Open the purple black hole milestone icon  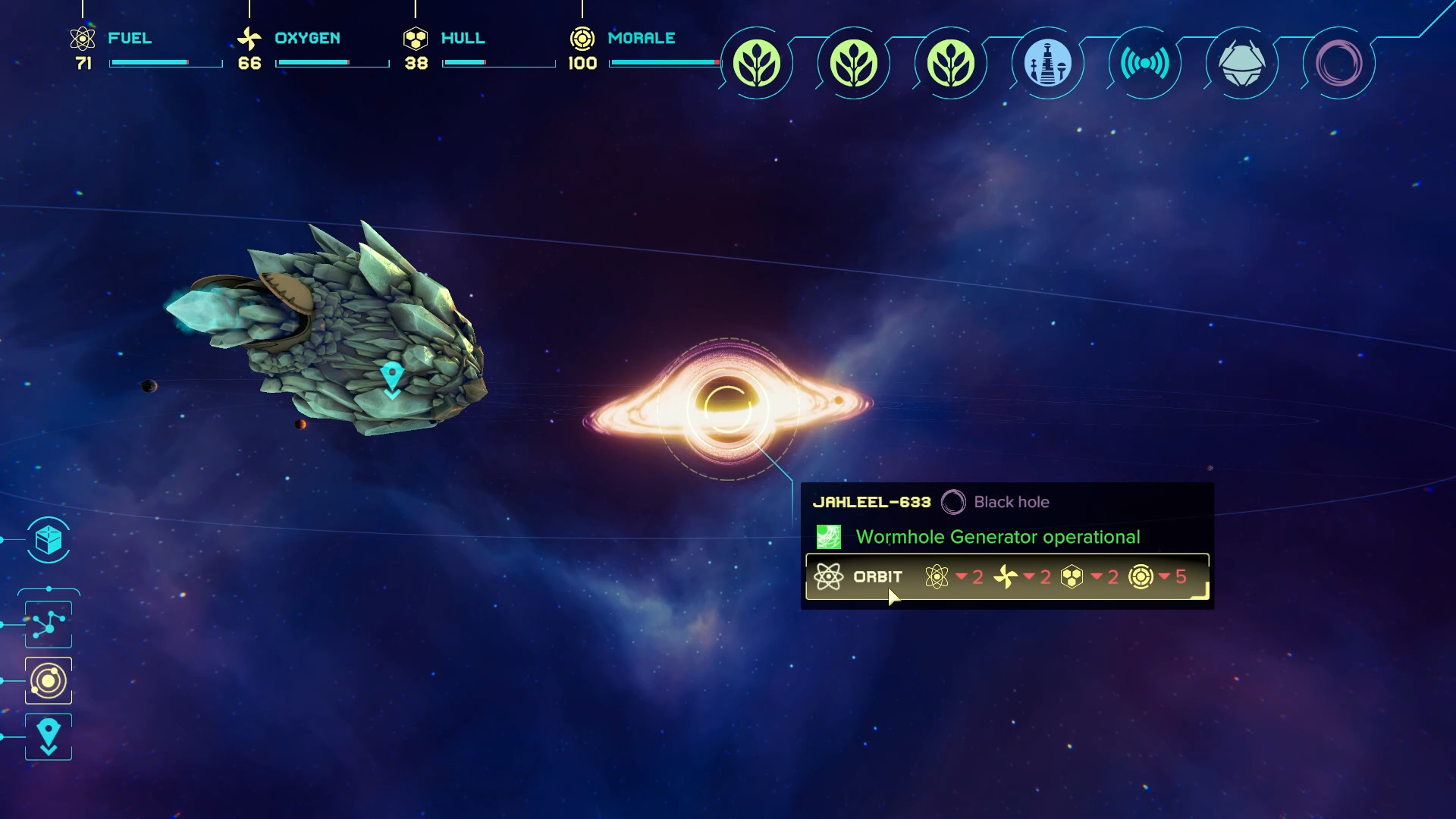[1338, 64]
